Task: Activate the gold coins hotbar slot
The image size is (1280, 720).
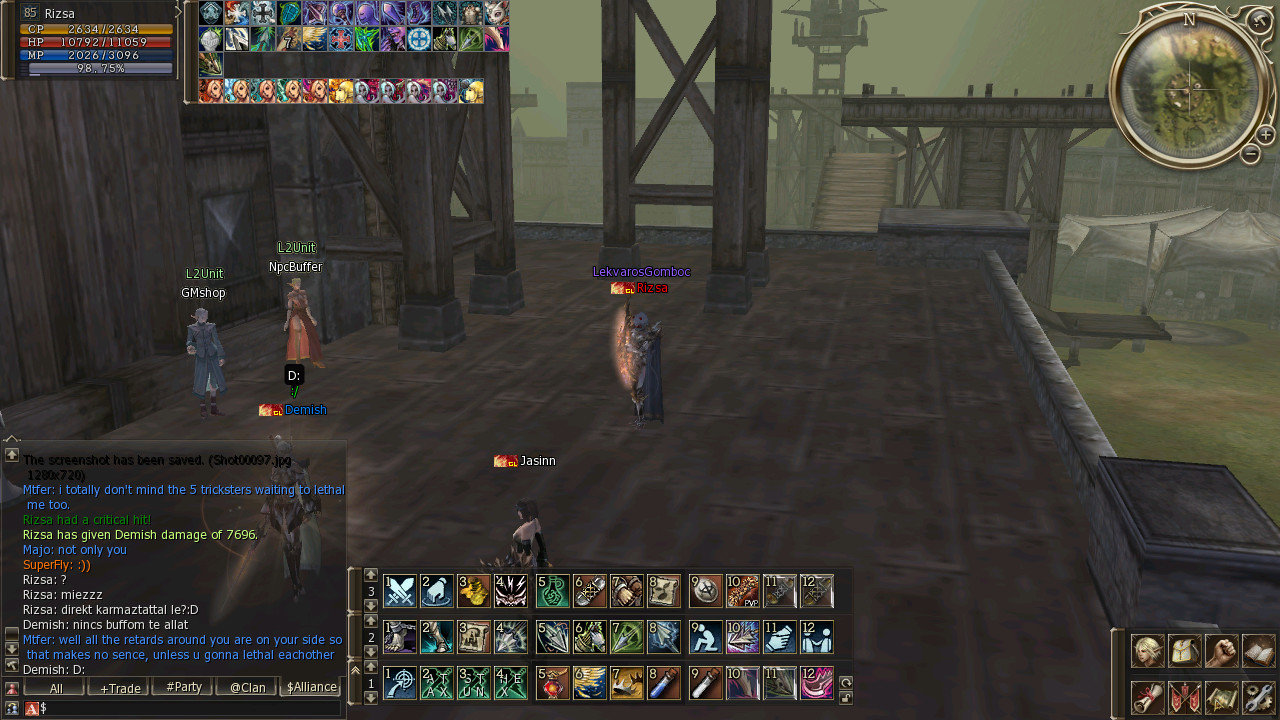Action: coord(475,591)
